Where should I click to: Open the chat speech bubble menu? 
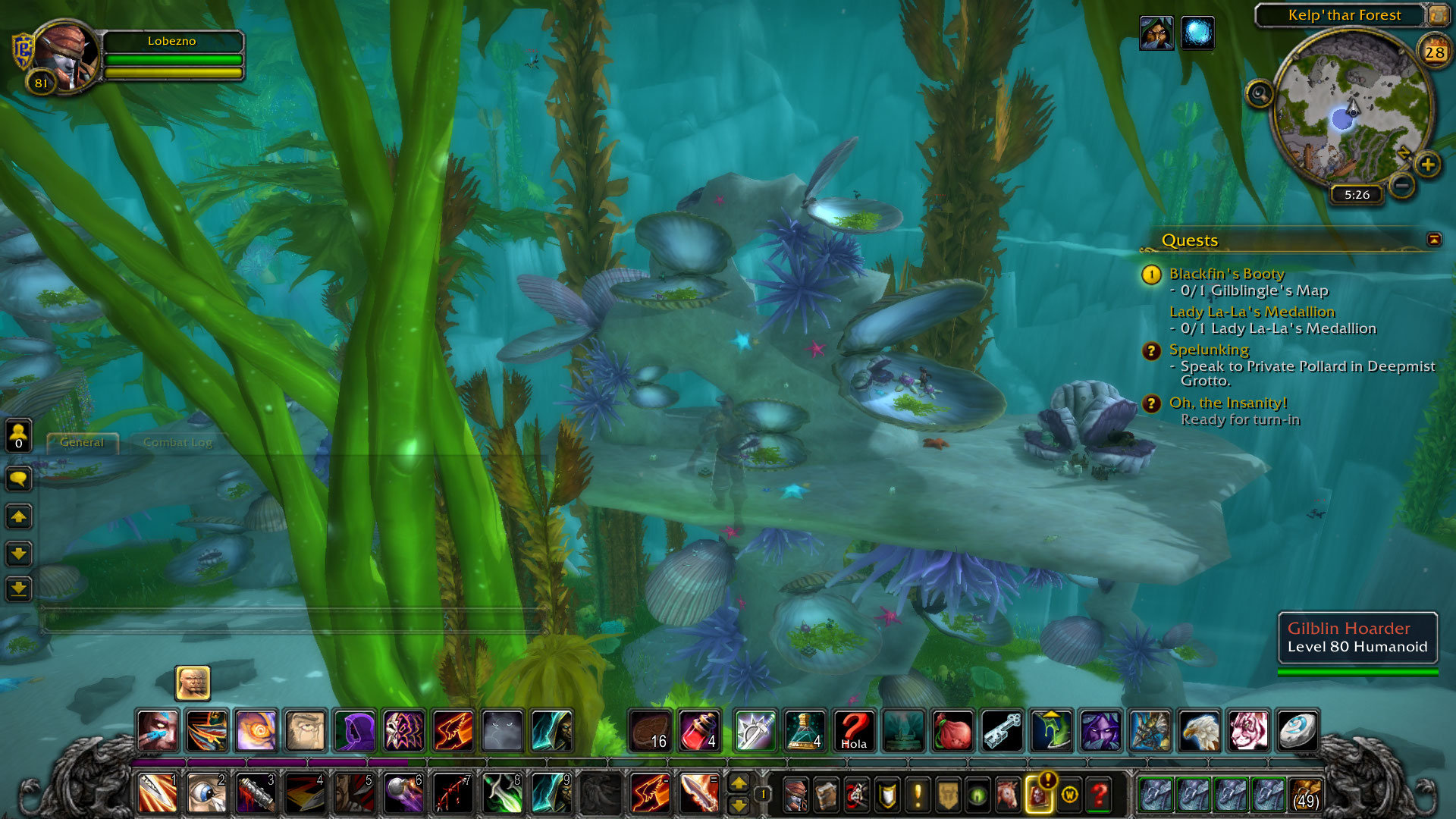click(18, 479)
